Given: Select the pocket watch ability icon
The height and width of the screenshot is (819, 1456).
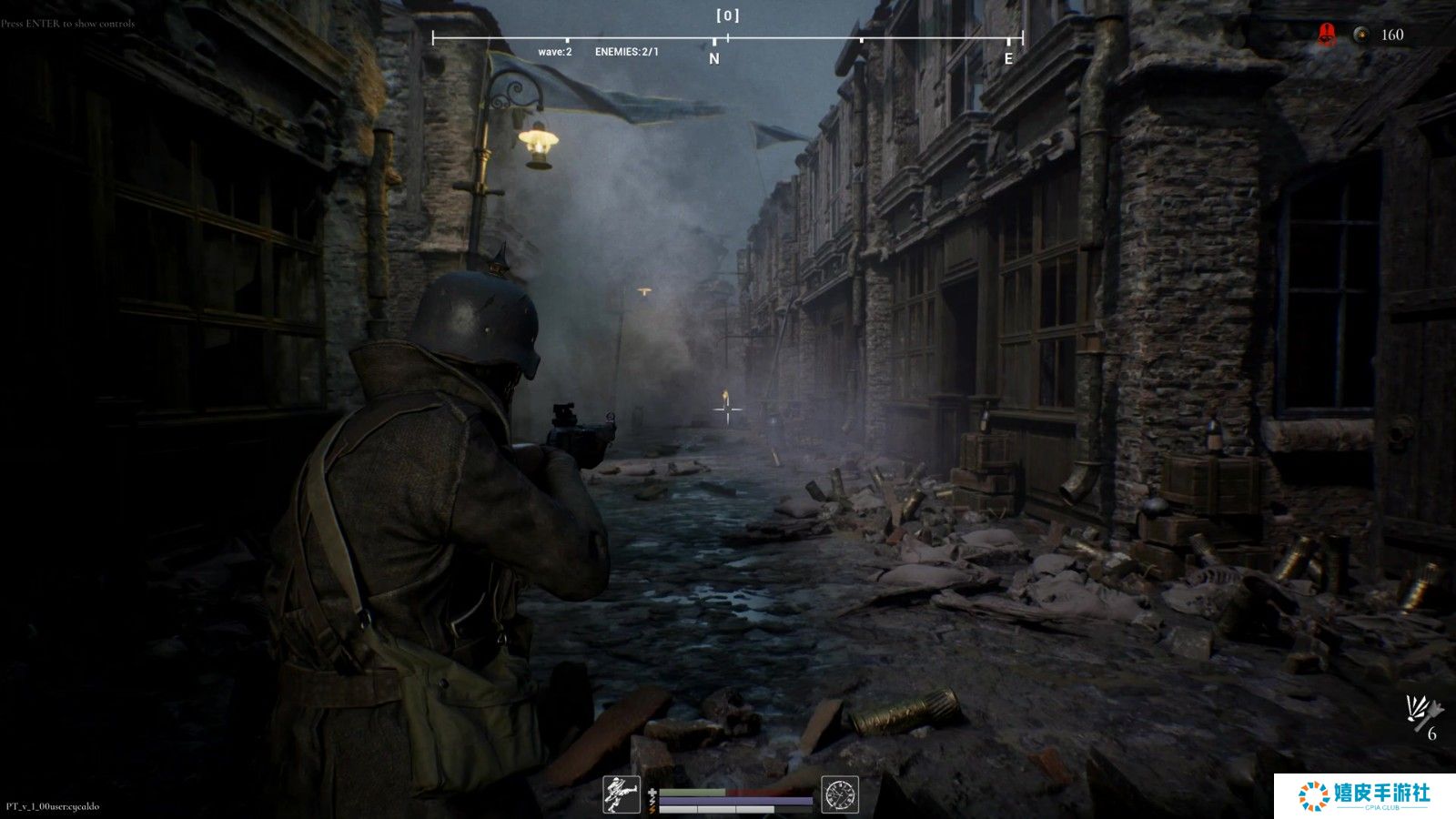Looking at the screenshot, I should click(x=839, y=794).
